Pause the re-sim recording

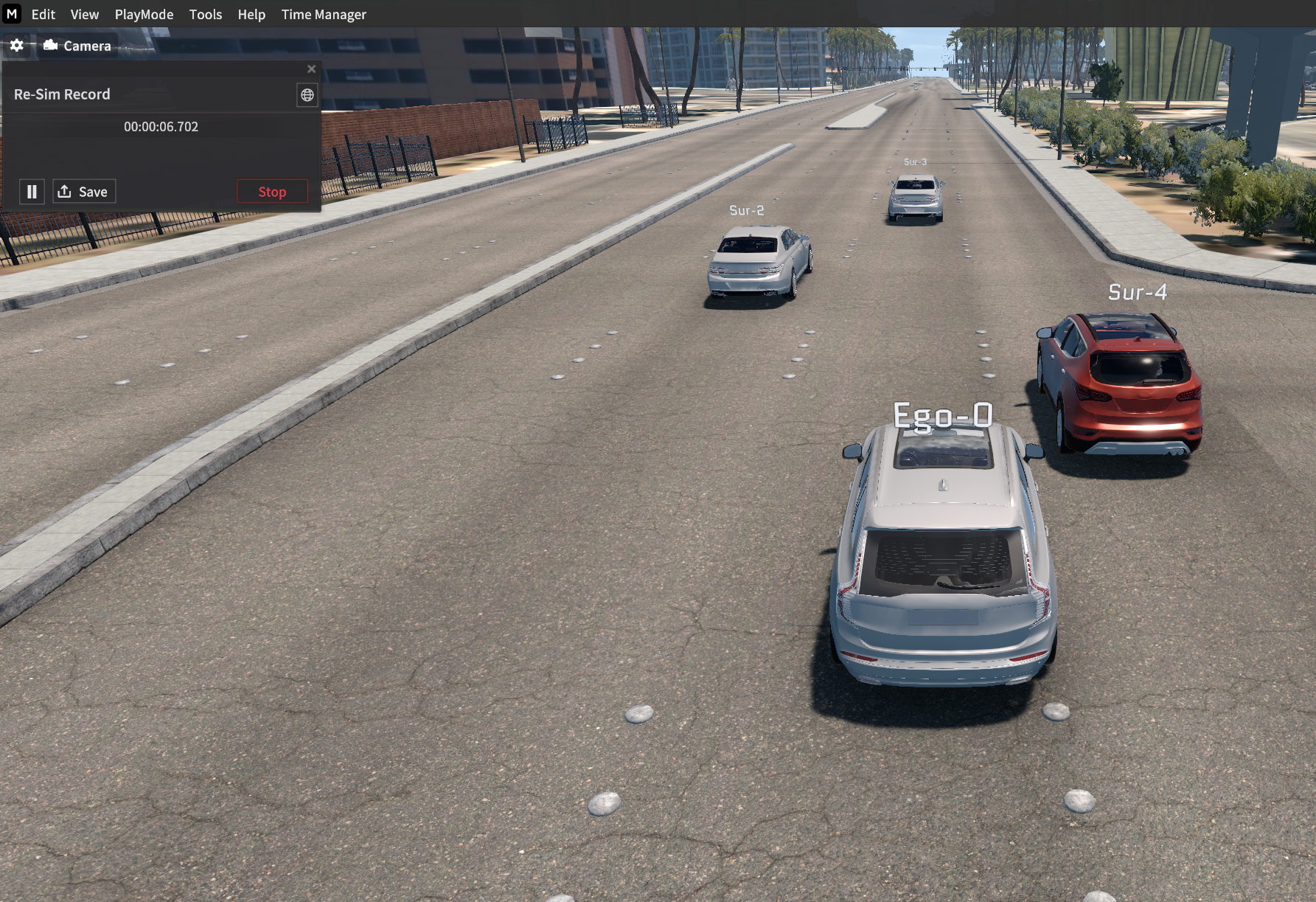click(x=32, y=192)
